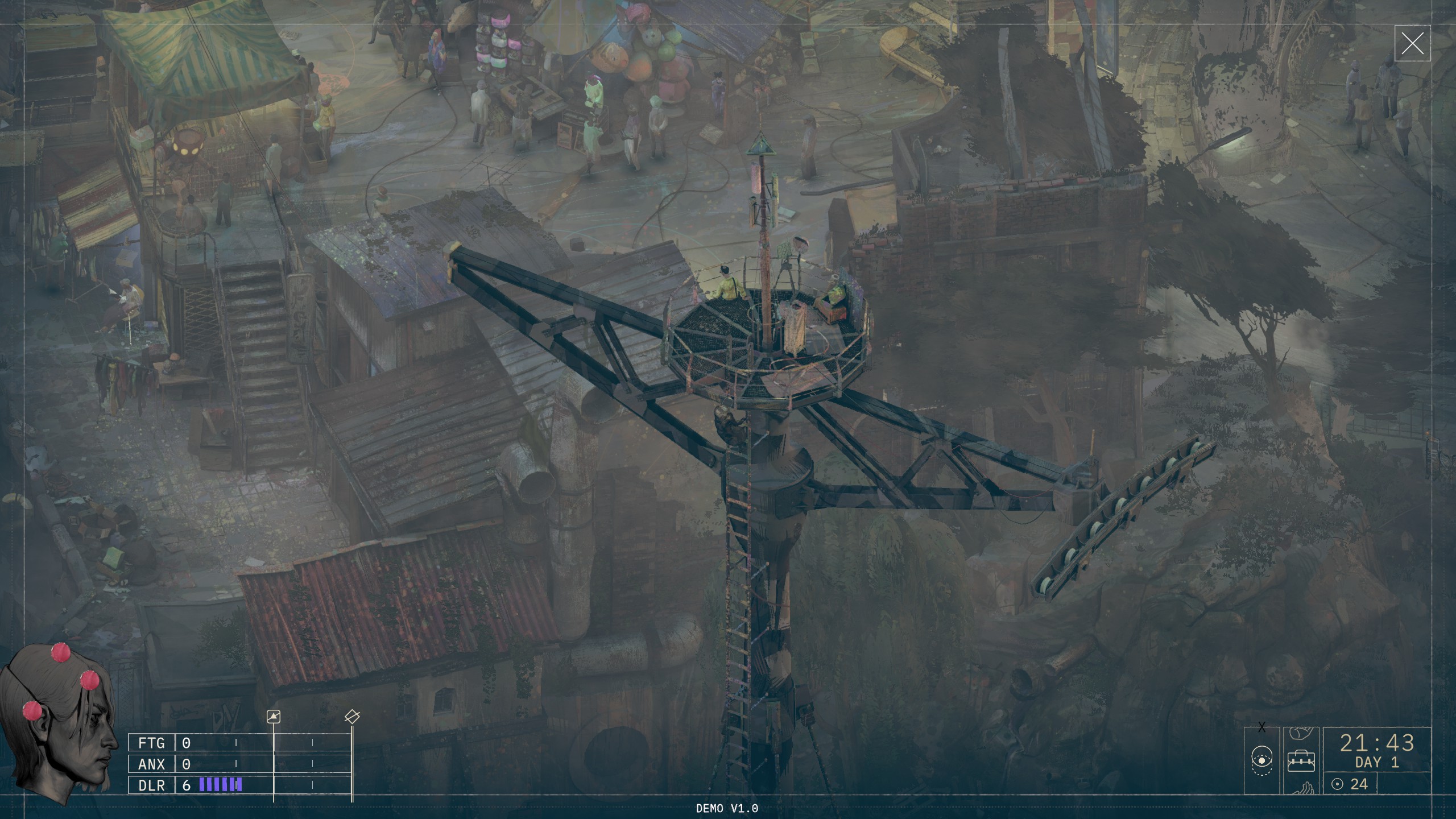
Task: Select the brain icon above the briefcase
Action: [1300, 734]
